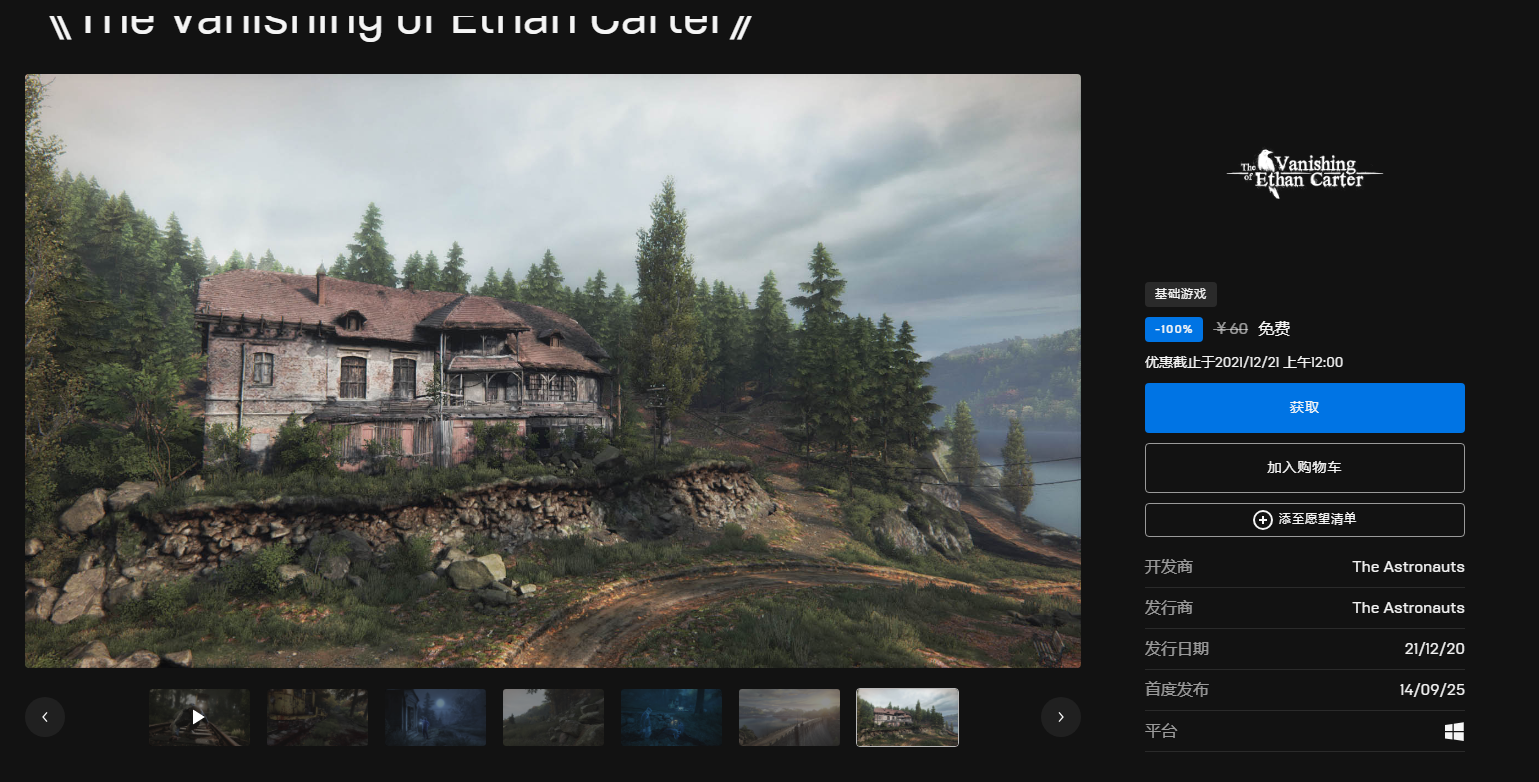This screenshot has width=1539, height=782.
Task: Select the moonlit night scene thumbnail
Action: click(436, 717)
